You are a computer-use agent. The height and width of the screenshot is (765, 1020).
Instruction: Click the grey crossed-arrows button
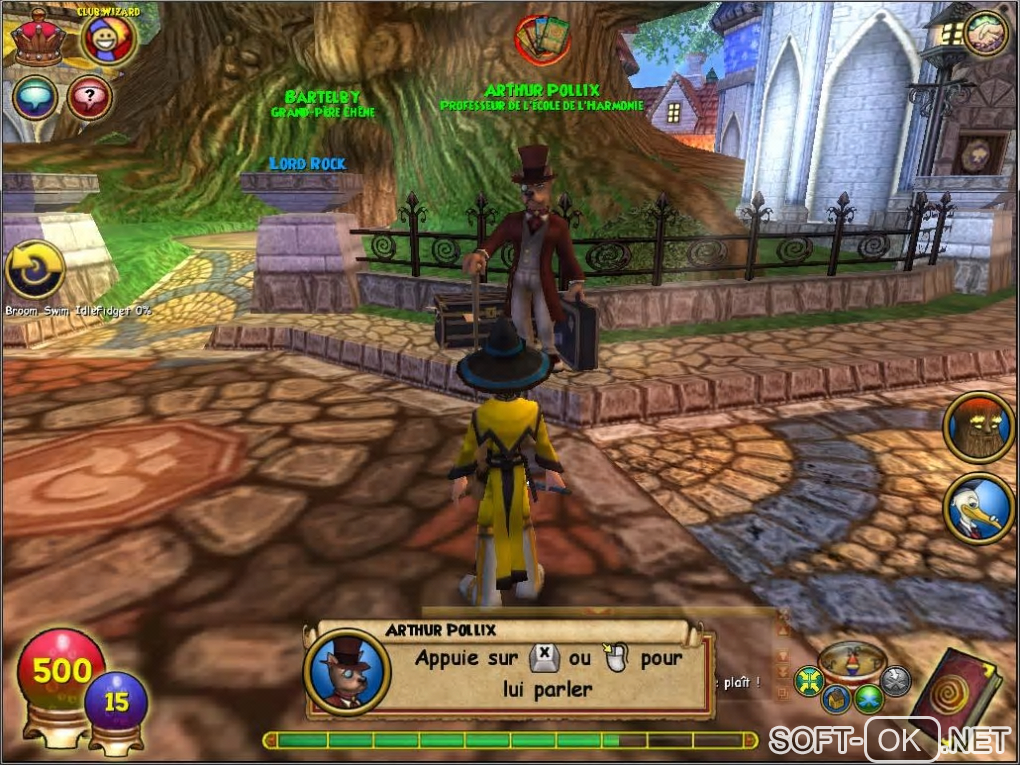(896, 681)
